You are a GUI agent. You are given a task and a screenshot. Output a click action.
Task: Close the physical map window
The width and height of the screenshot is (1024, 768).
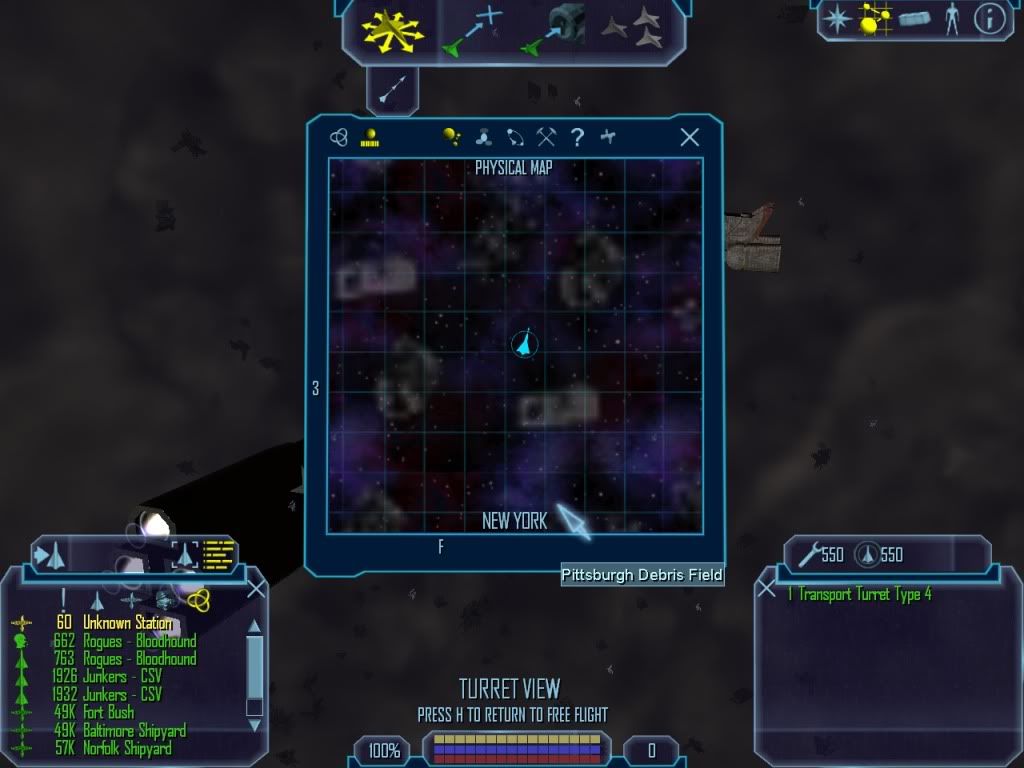(x=689, y=138)
